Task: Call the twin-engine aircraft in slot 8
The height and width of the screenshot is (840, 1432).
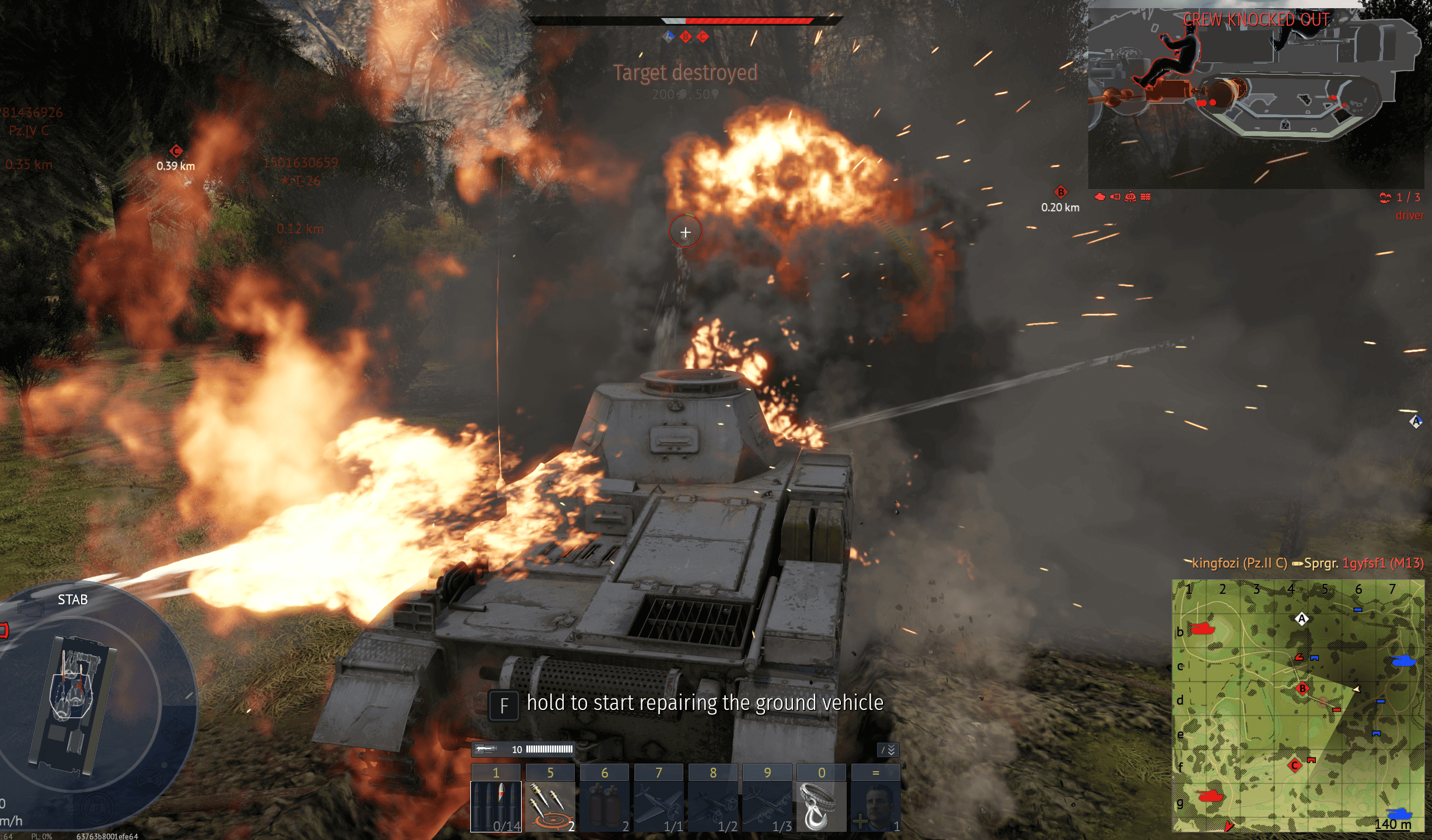Action: (712, 805)
